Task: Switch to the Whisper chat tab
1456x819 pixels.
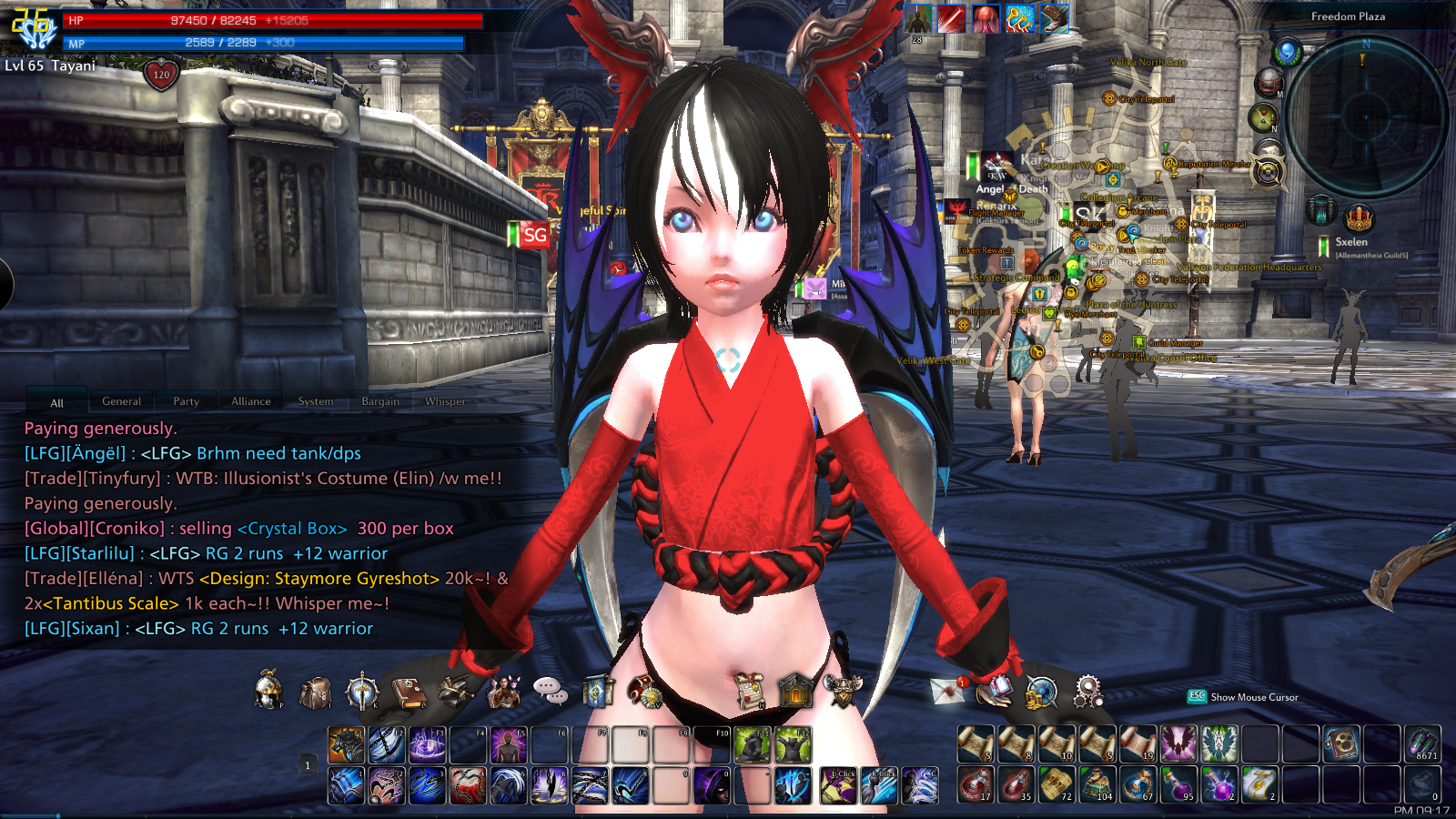Action: coord(445,401)
